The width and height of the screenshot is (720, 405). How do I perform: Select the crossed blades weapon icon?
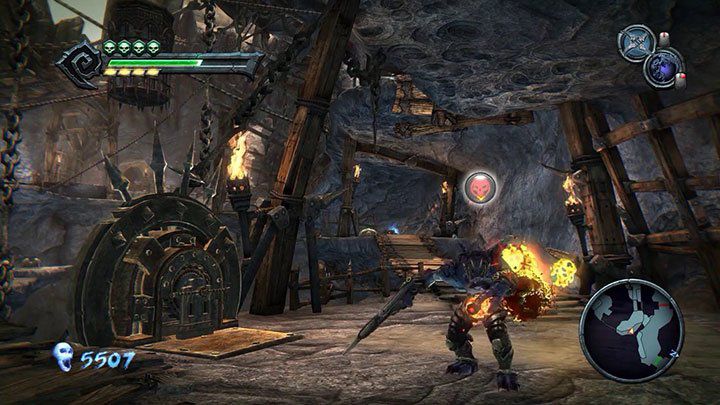635,42
